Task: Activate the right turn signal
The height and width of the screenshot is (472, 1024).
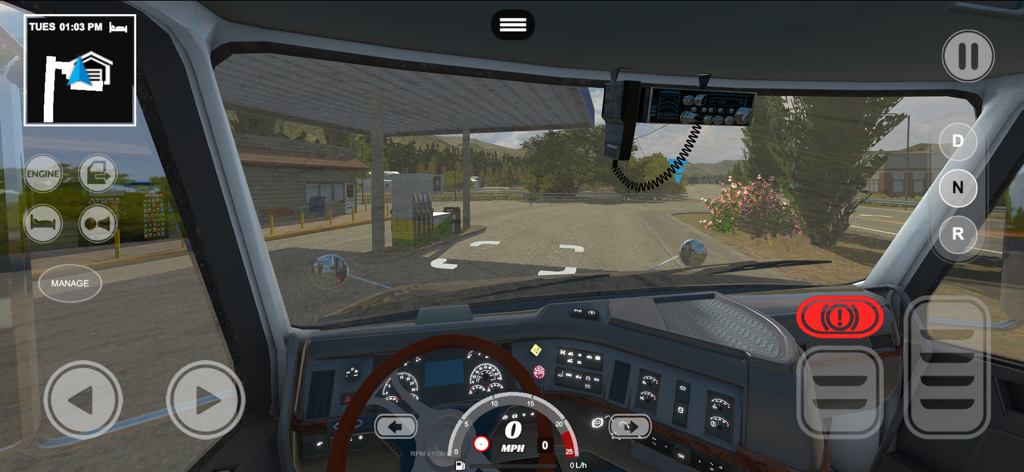Action: pyautogui.click(x=630, y=427)
